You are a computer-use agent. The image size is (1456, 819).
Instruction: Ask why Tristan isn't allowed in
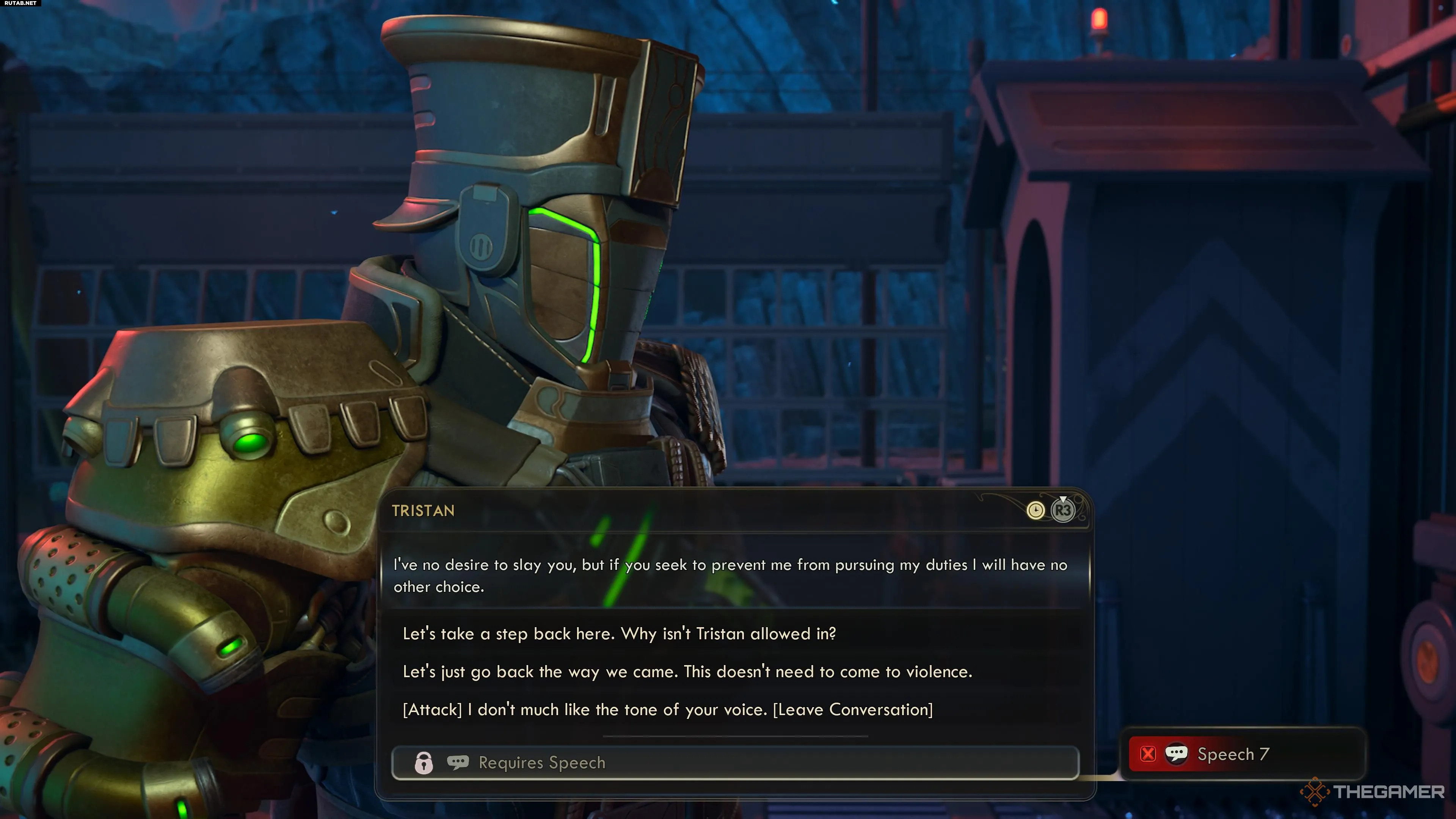[x=619, y=634]
